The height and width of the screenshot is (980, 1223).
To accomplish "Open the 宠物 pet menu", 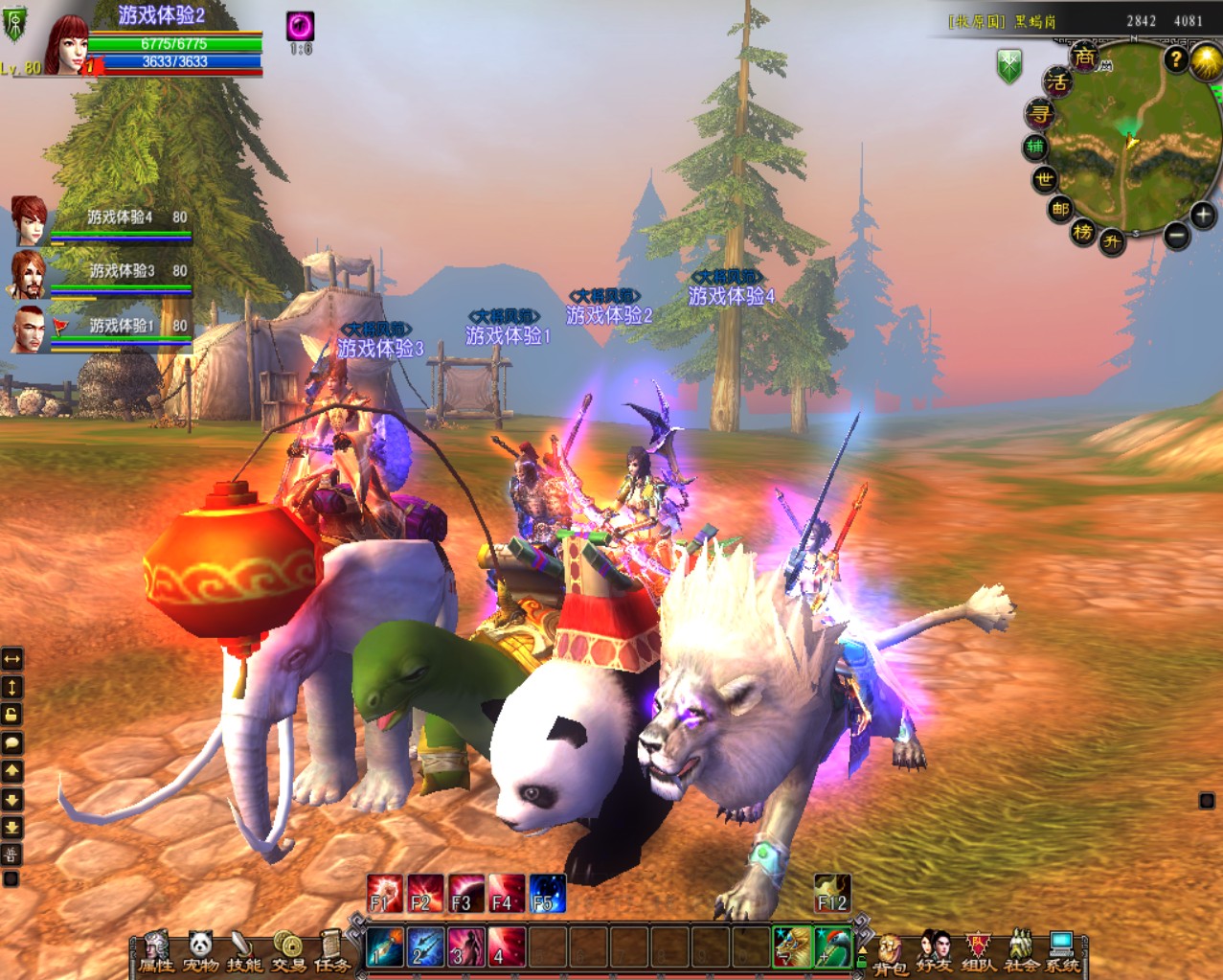I will click(200, 951).
